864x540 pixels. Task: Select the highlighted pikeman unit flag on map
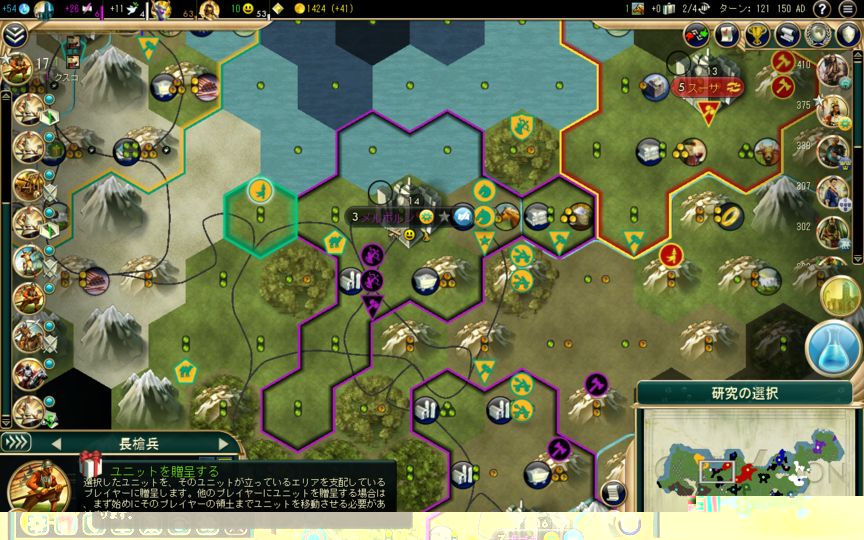click(x=260, y=188)
